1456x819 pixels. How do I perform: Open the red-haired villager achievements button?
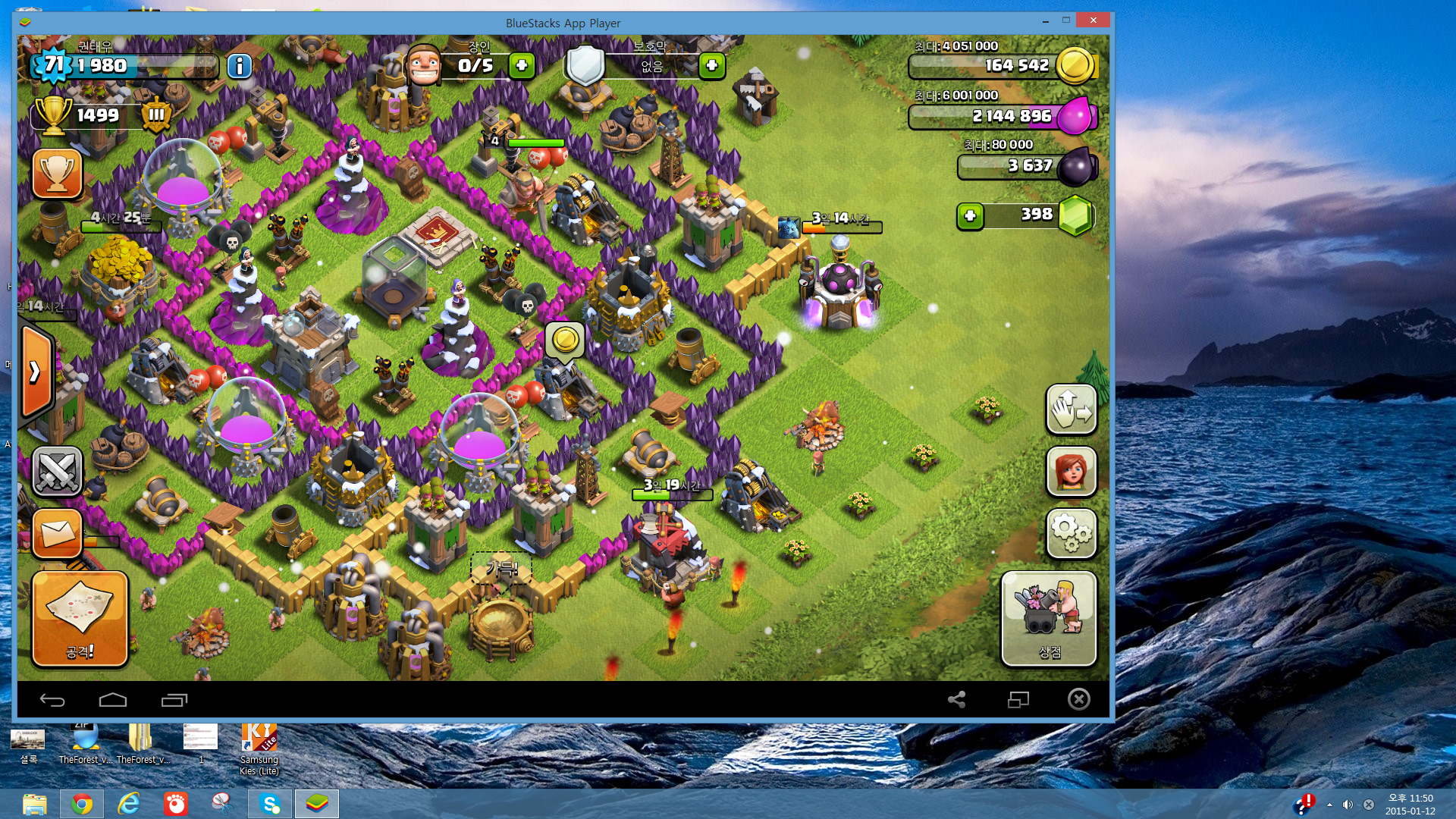tap(1071, 472)
